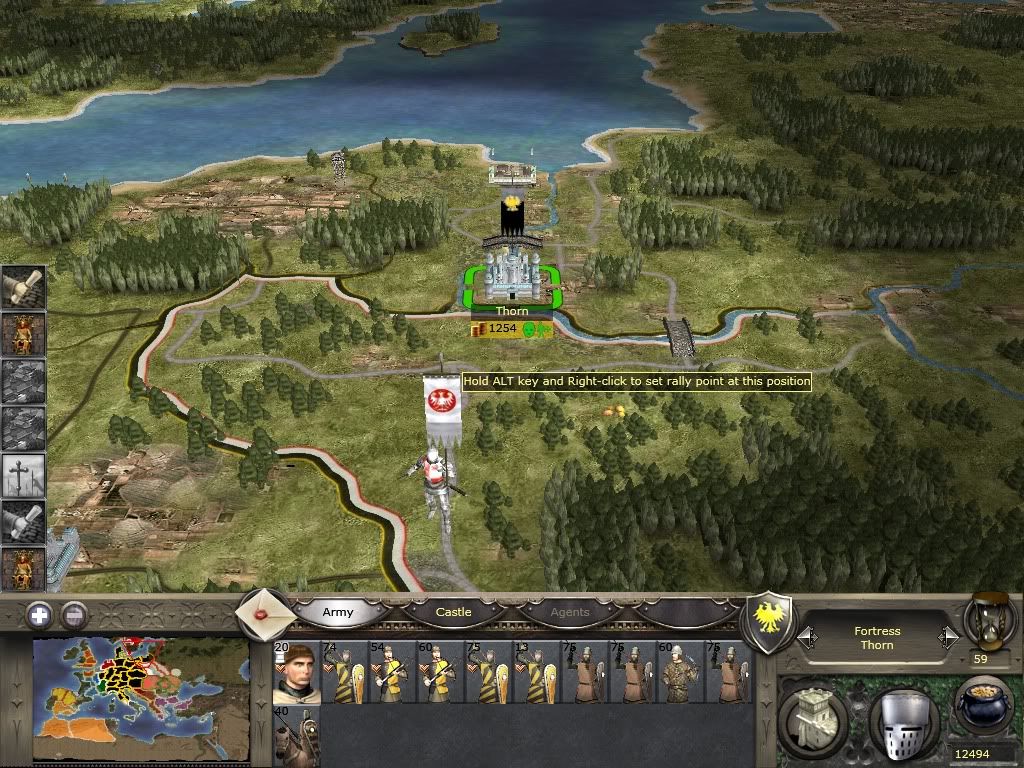The width and height of the screenshot is (1024, 768).
Task: Select the Agents tab
Action: coord(570,612)
